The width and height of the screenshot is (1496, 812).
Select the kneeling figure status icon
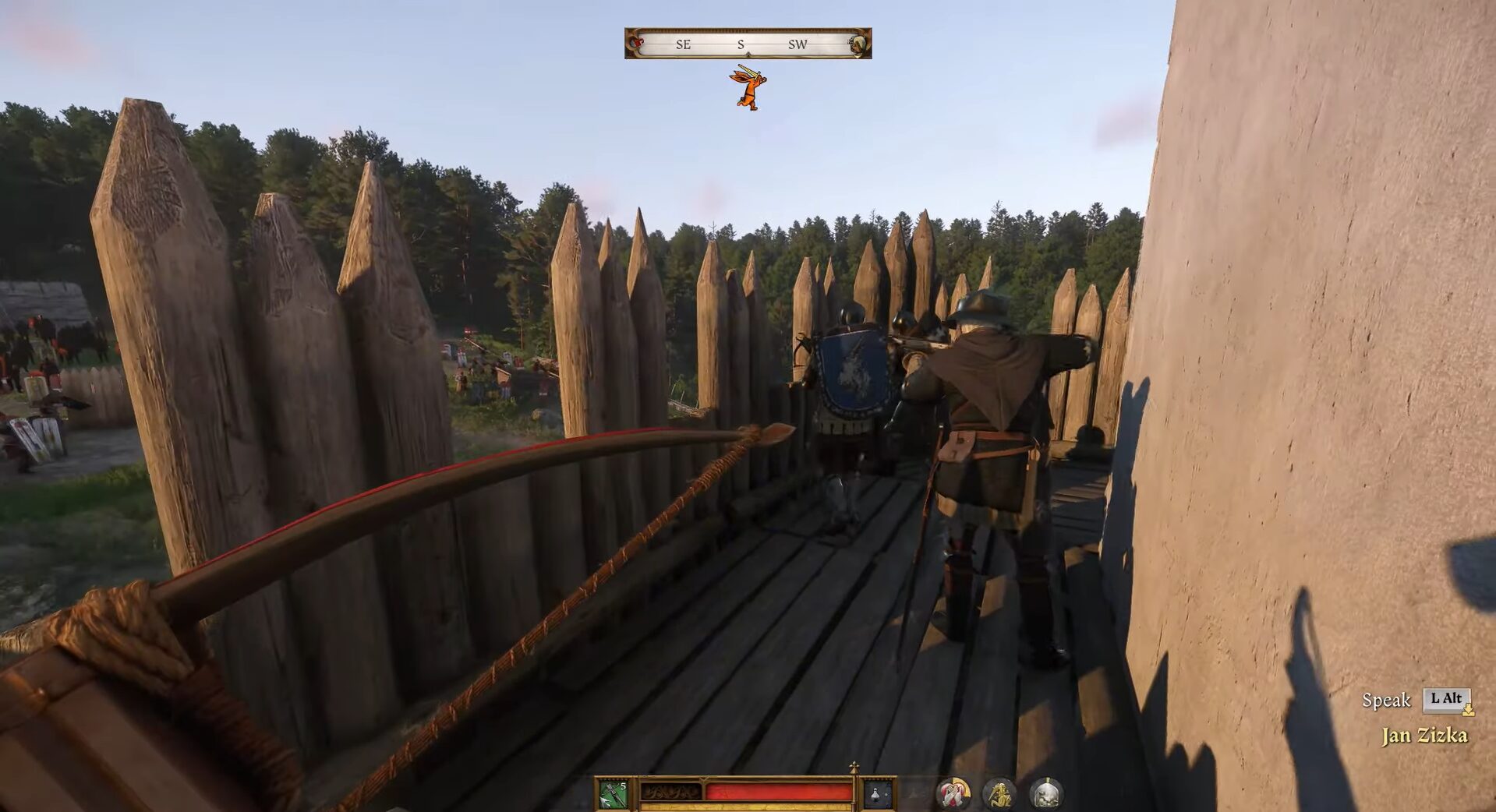(x=1000, y=793)
